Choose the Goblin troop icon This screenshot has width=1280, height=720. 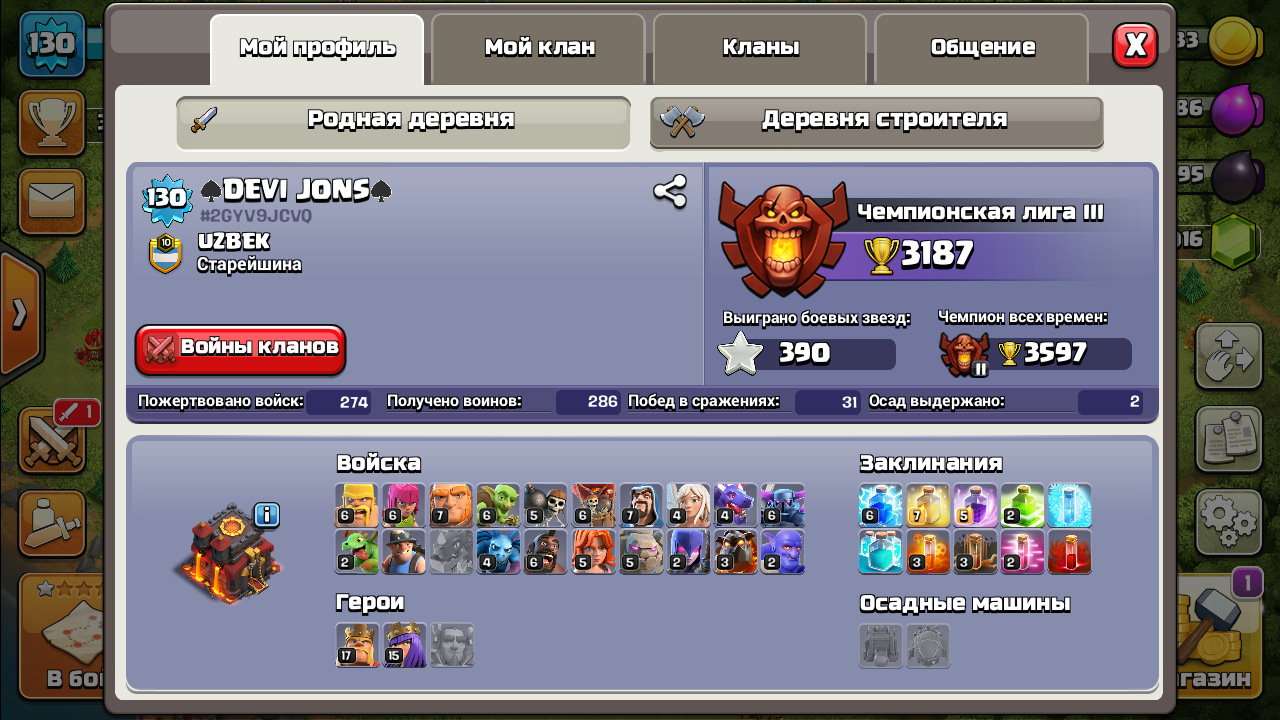(x=498, y=505)
